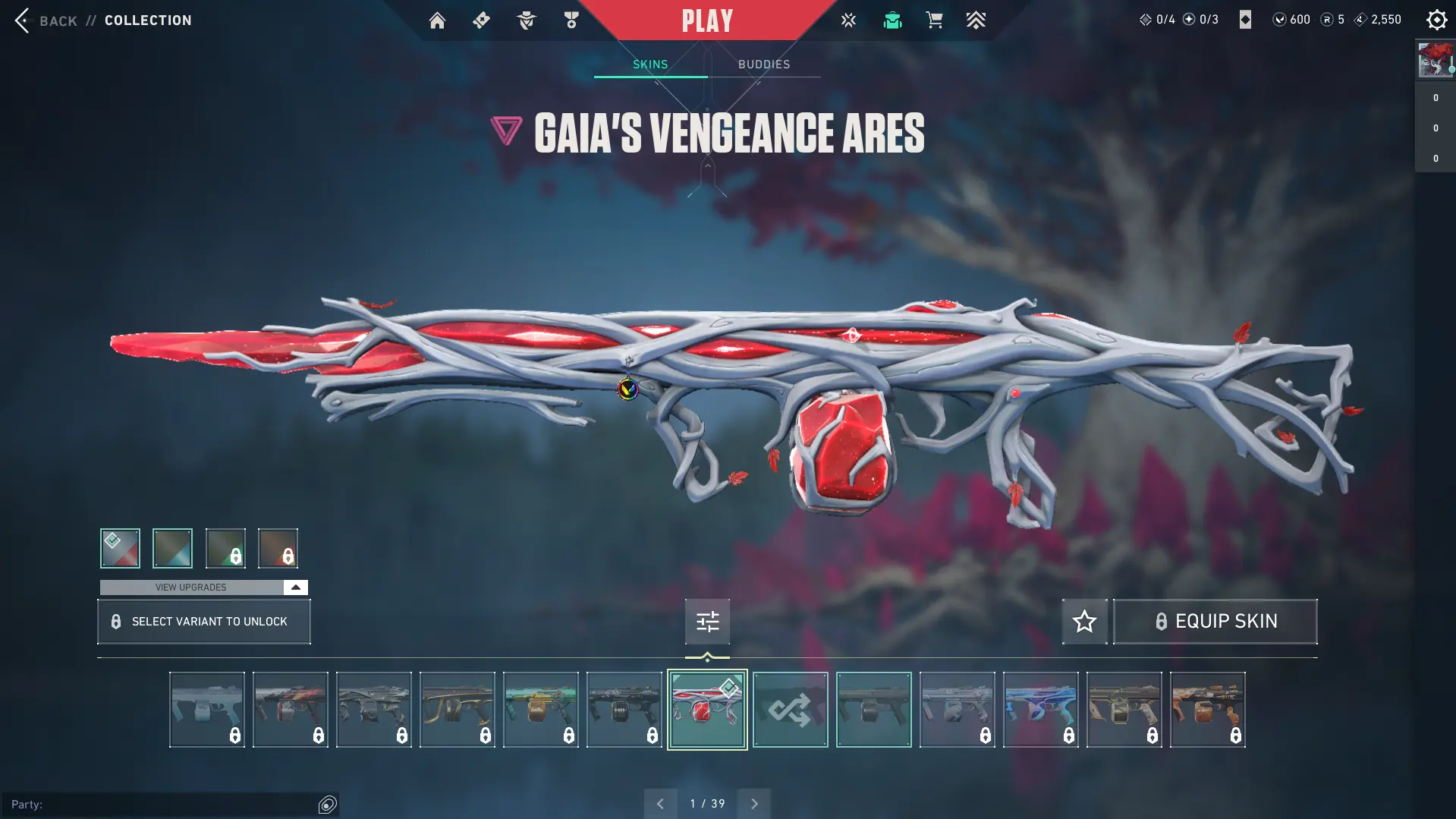
Task: Equip the Gaia's Vengeance Ares skin
Action: pos(1215,622)
